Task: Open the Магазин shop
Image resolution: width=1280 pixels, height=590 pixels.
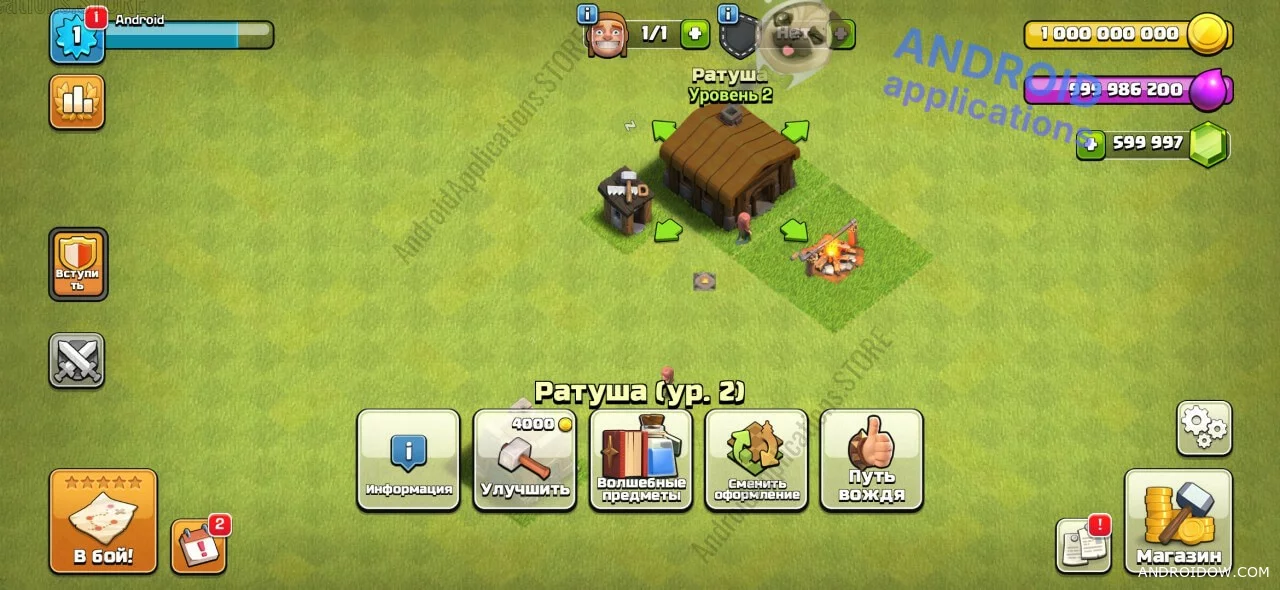Action: (x=1178, y=520)
